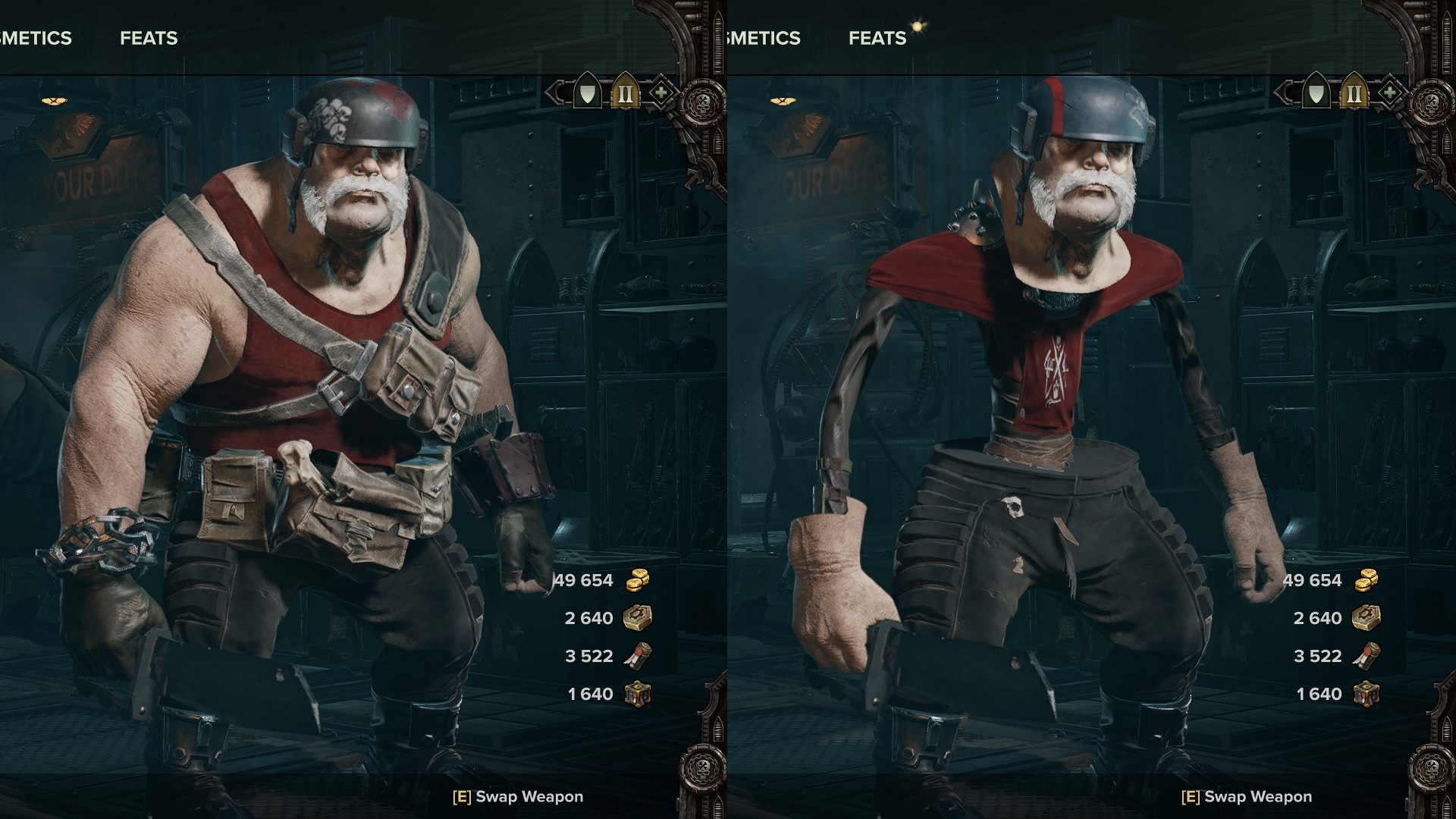The height and width of the screenshot is (819, 1456).
Task: Click the skull cog emblem top right
Action: pos(702,100)
